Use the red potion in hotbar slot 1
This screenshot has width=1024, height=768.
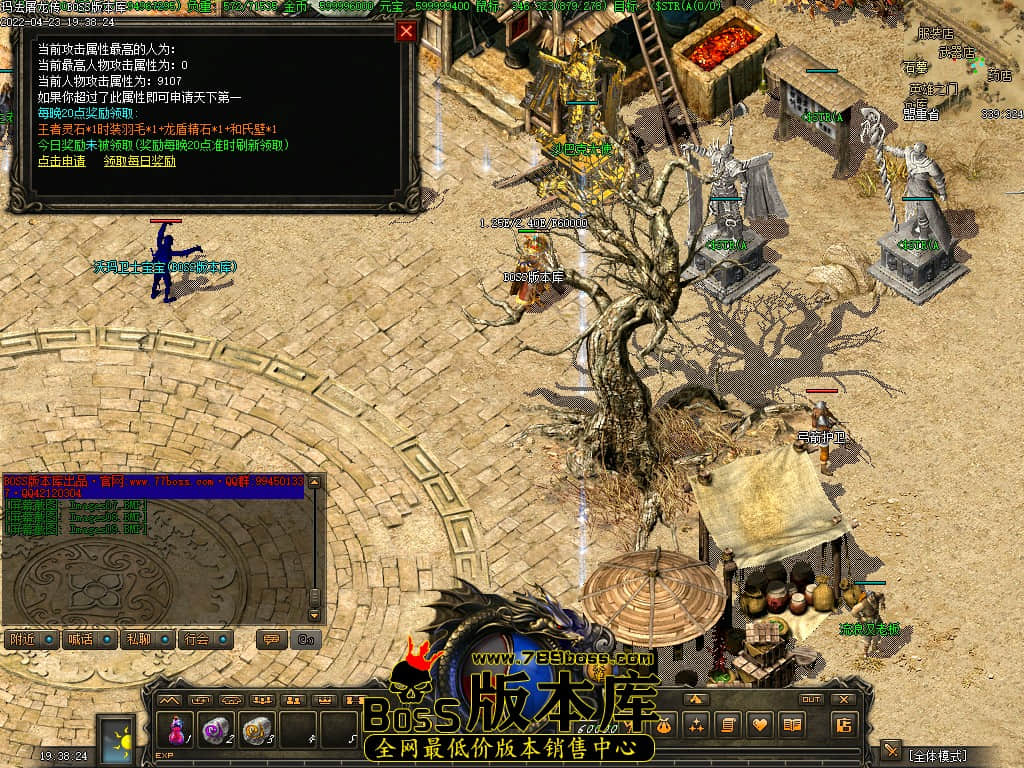178,730
